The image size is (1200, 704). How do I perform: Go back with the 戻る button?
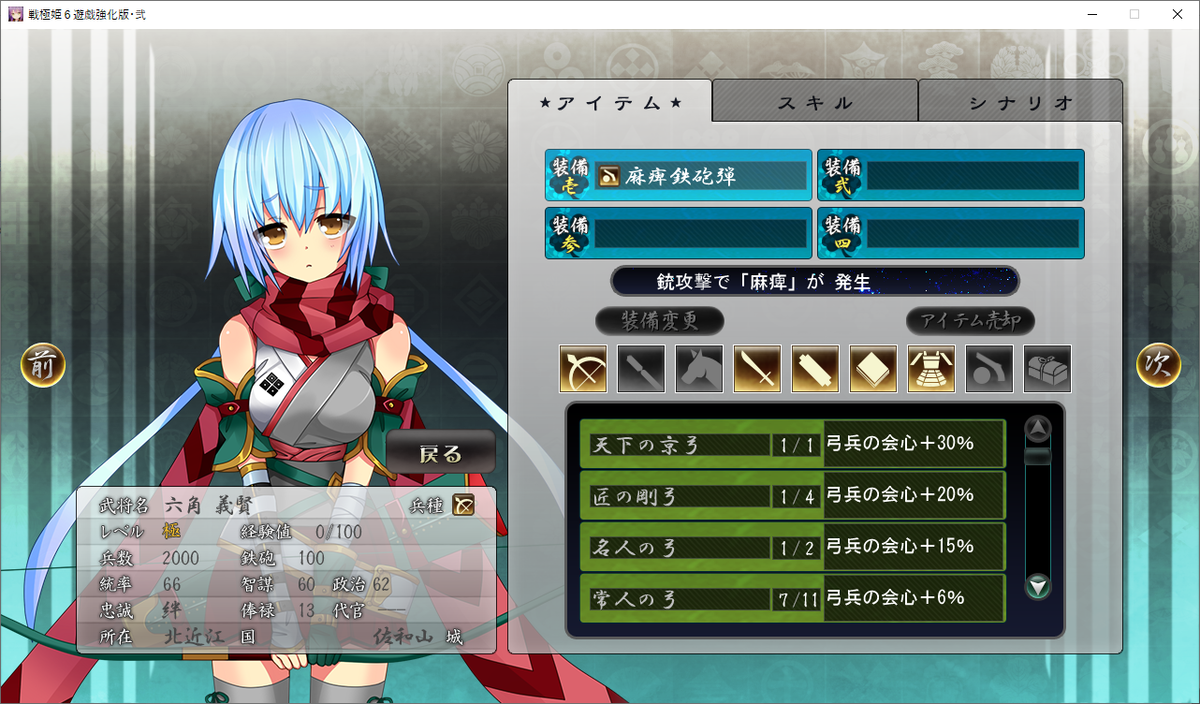[441, 453]
